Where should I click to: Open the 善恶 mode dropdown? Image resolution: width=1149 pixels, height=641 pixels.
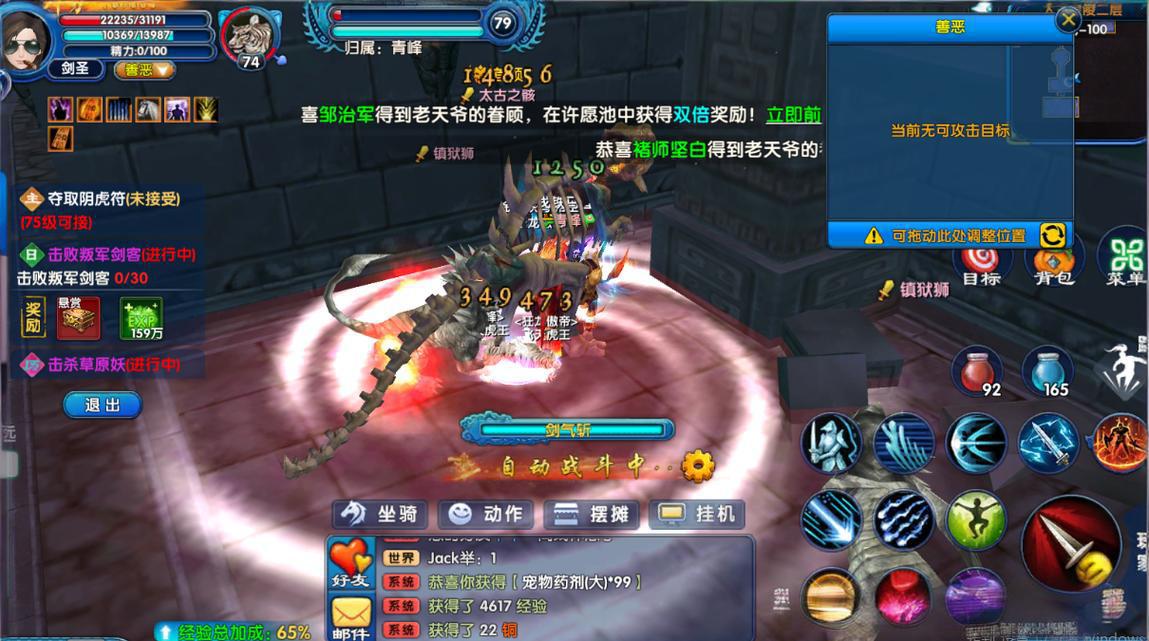pyautogui.click(x=145, y=70)
